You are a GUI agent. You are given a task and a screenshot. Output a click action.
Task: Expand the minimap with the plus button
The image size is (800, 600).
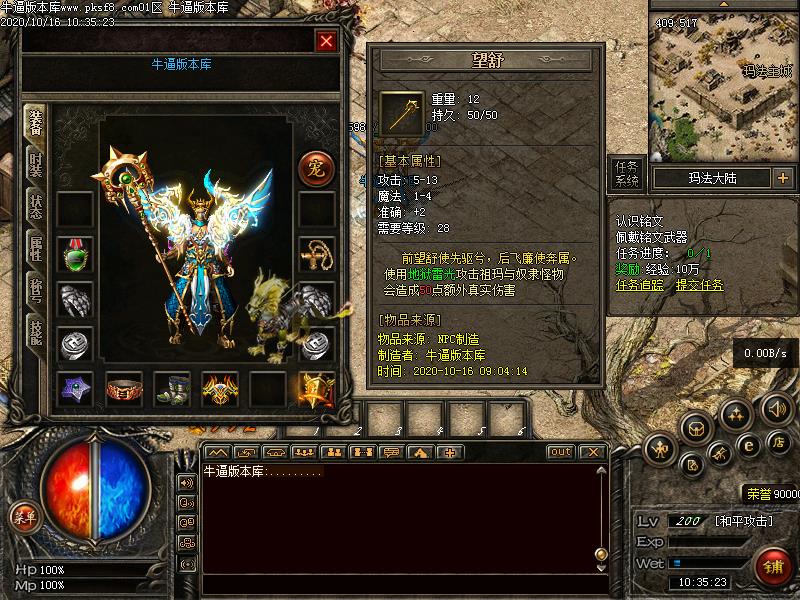782,178
